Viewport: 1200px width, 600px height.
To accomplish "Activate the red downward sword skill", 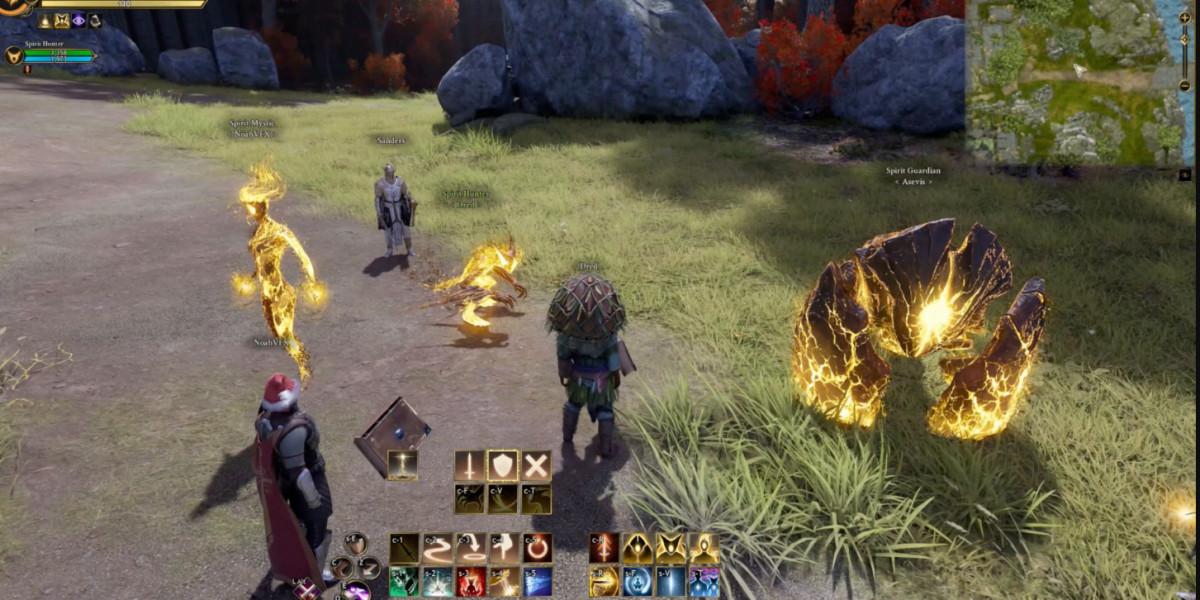I will [604, 548].
